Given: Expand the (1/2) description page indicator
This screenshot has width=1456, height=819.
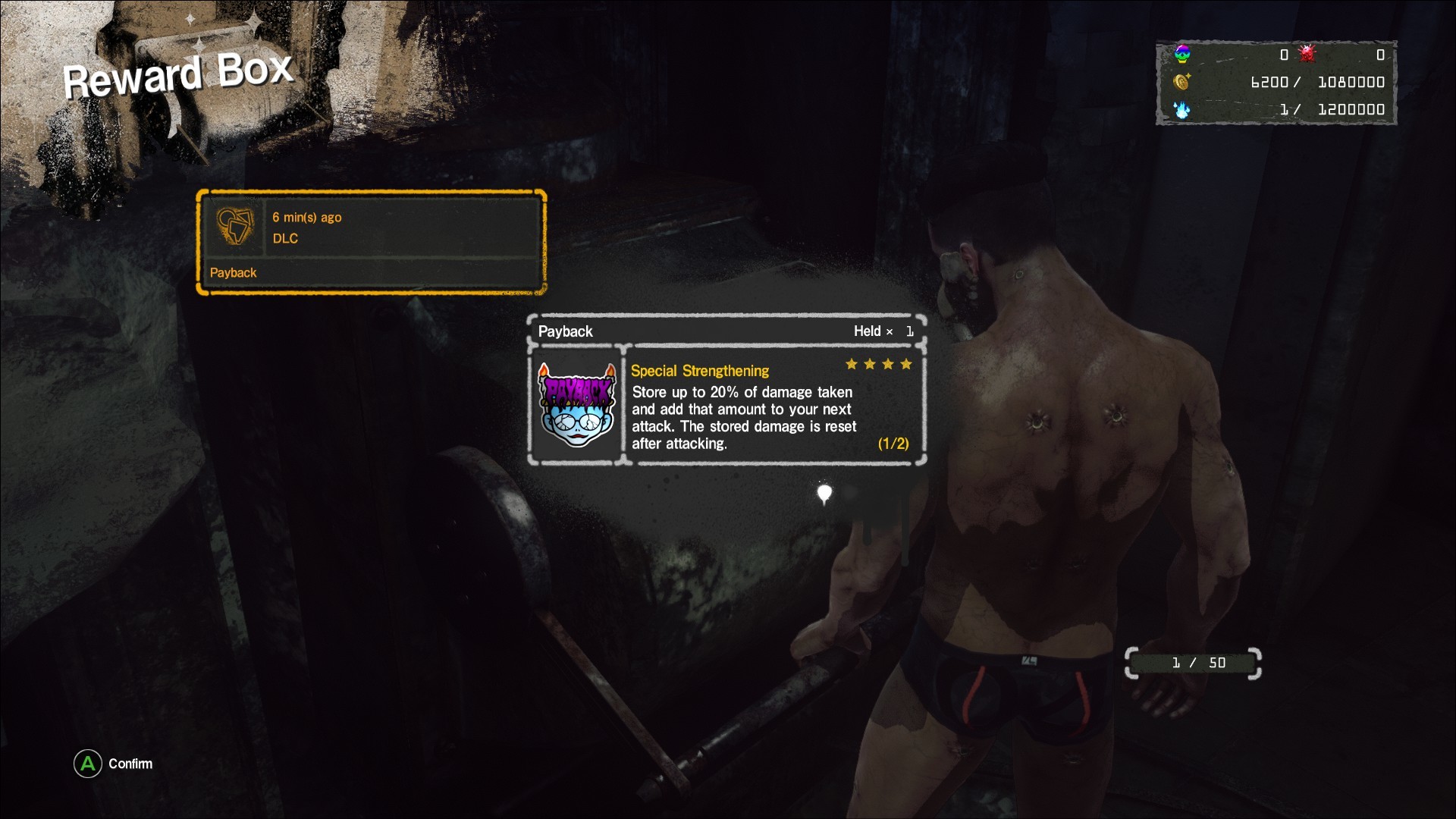Looking at the screenshot, I should click(893, 444).
